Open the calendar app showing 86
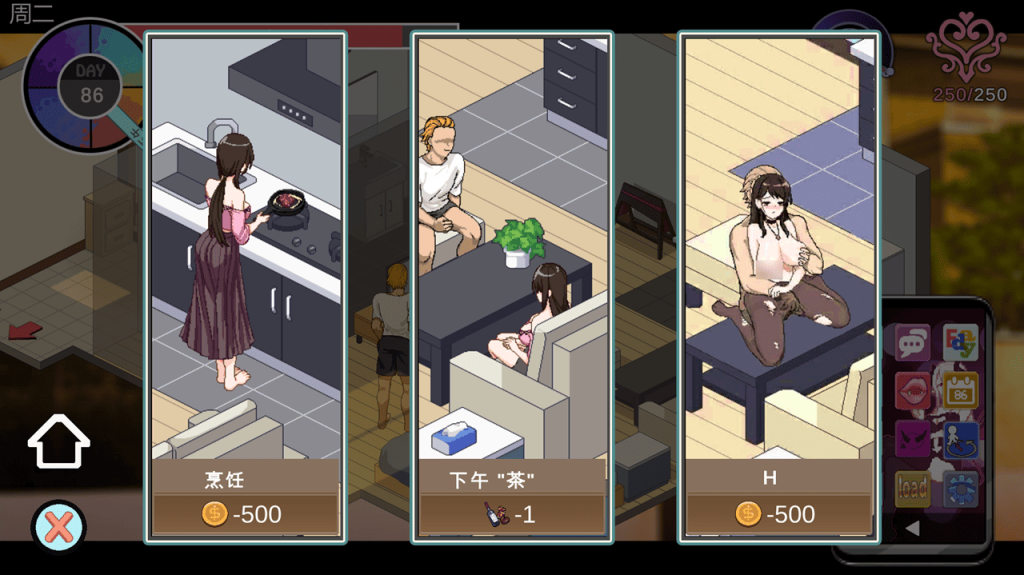Viewport: 1024px width, 575px height. 960,391
